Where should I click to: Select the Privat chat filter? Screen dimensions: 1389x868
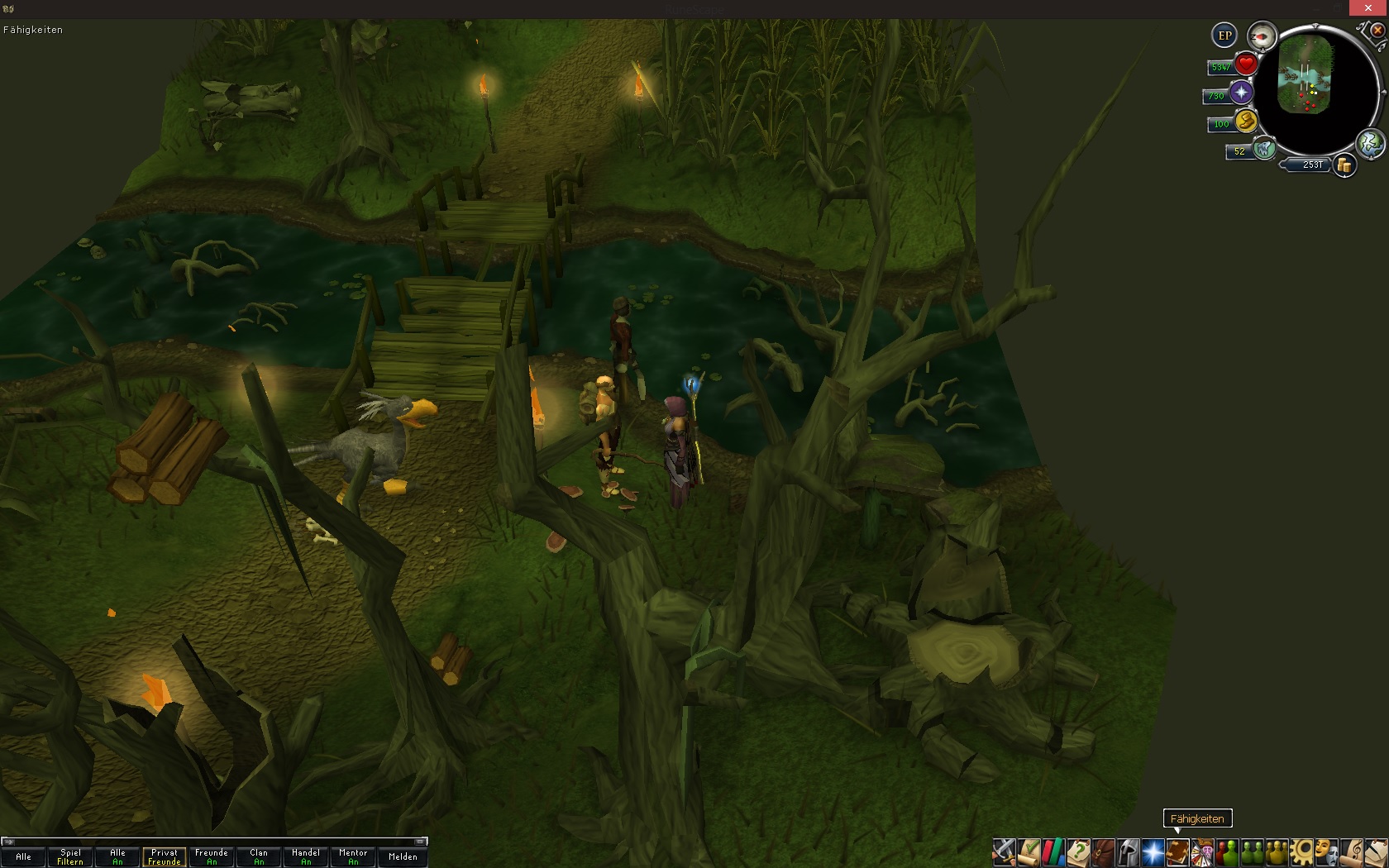tap(165, 856)
